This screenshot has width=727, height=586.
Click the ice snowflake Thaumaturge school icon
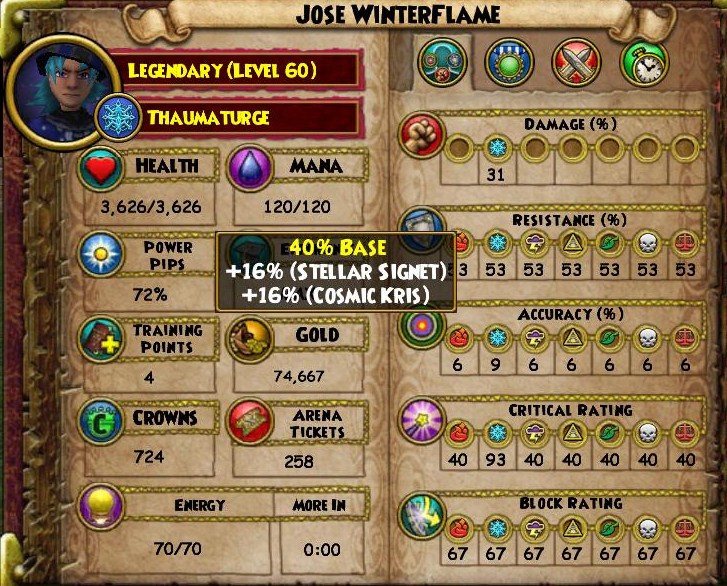[x=118, y=118]
